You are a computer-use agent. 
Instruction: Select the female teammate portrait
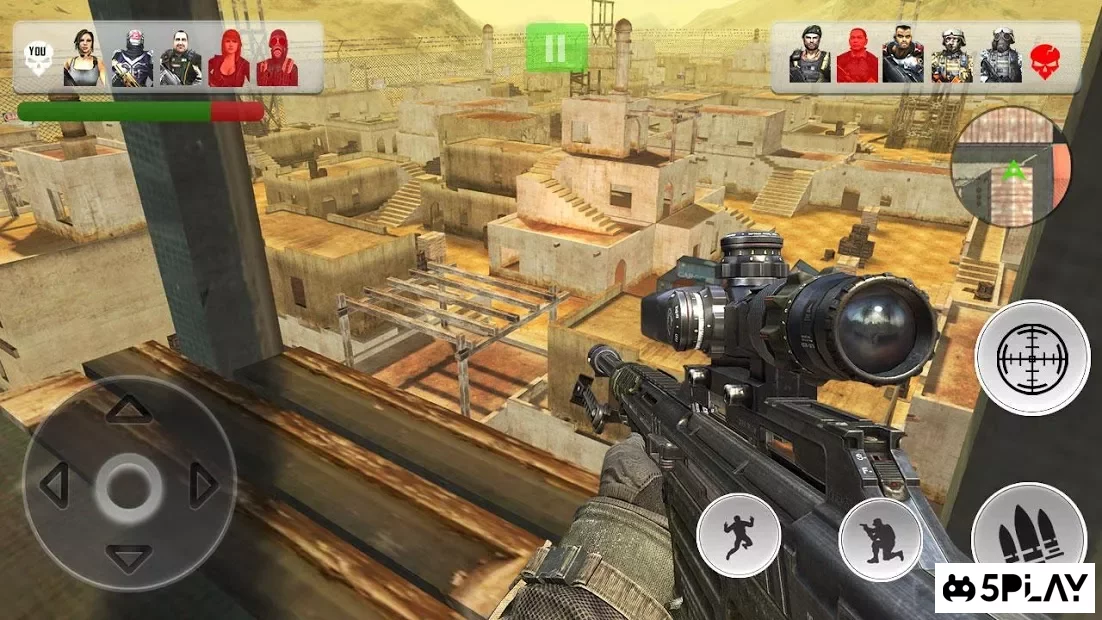point(85,58)
